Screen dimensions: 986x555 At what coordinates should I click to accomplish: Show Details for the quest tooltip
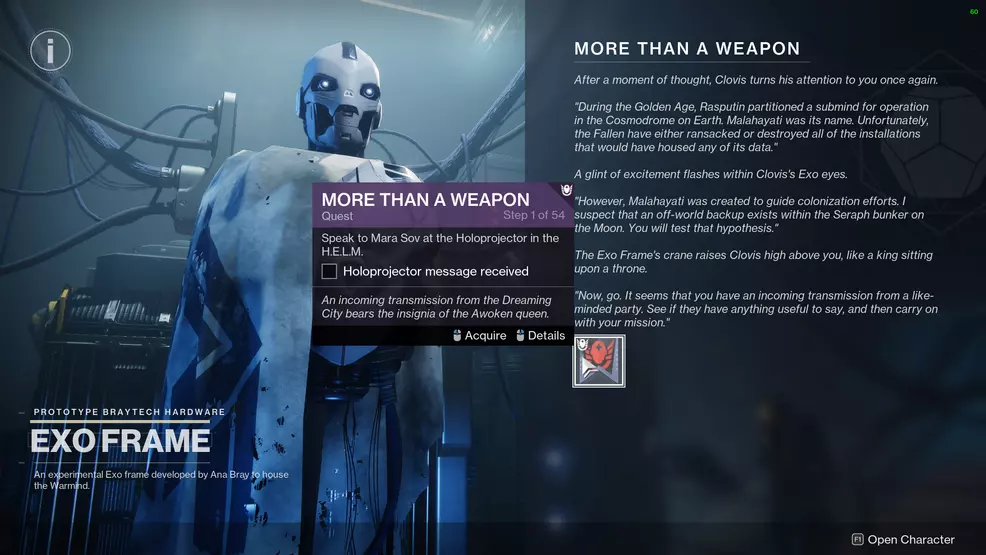(541, 336)
